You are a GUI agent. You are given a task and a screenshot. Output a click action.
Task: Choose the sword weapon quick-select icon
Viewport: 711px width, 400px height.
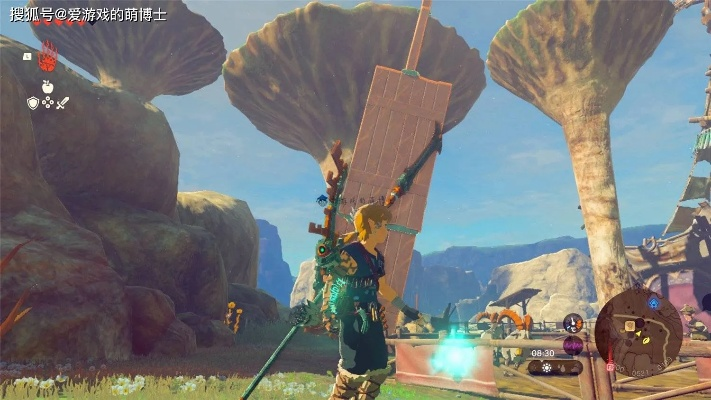click(x=62, y=102)
